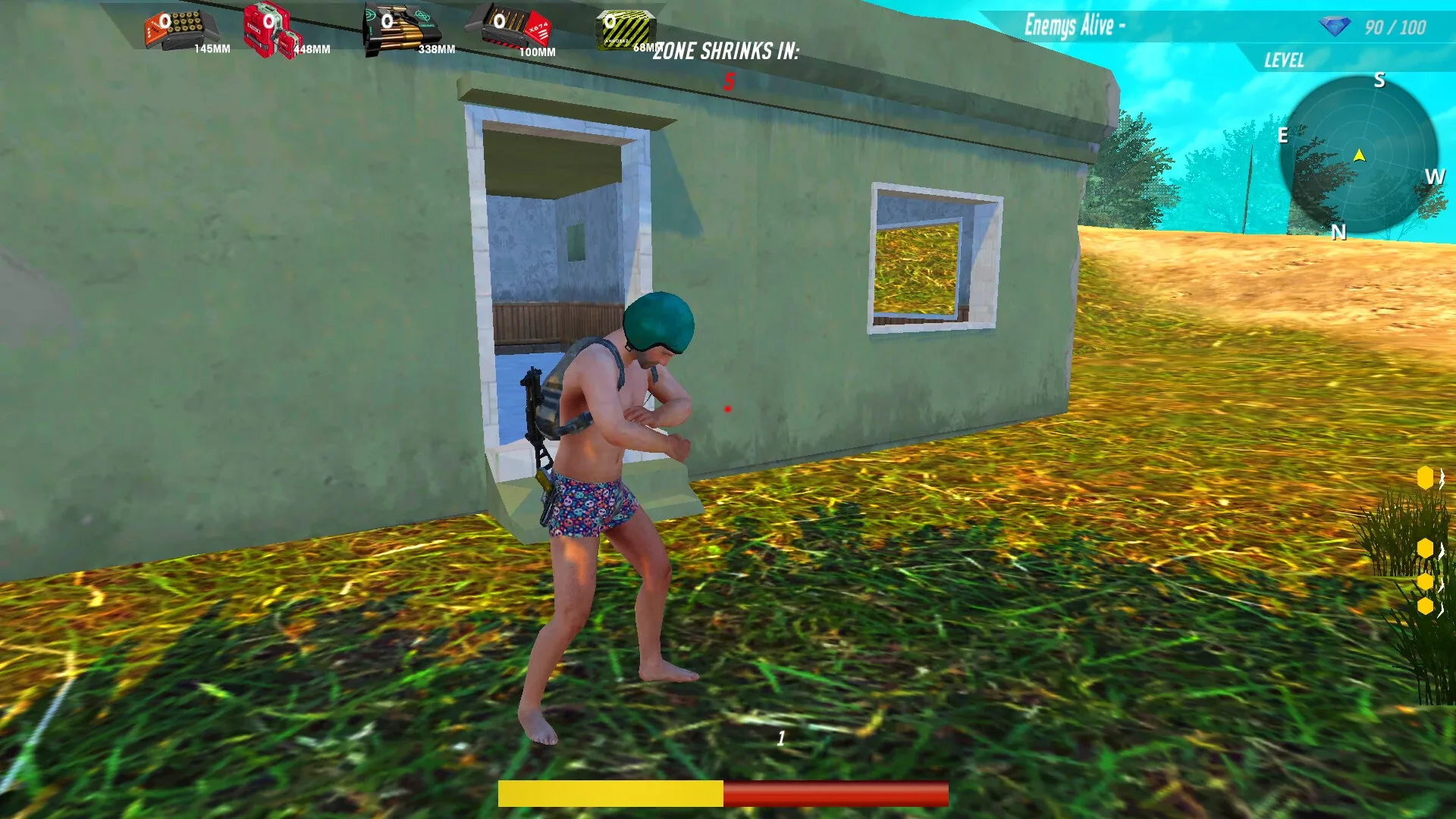This screenshot has width=1456, height=819.
Task: Toggle the white chevron beside top hexagon
Action: [1442, 479]
